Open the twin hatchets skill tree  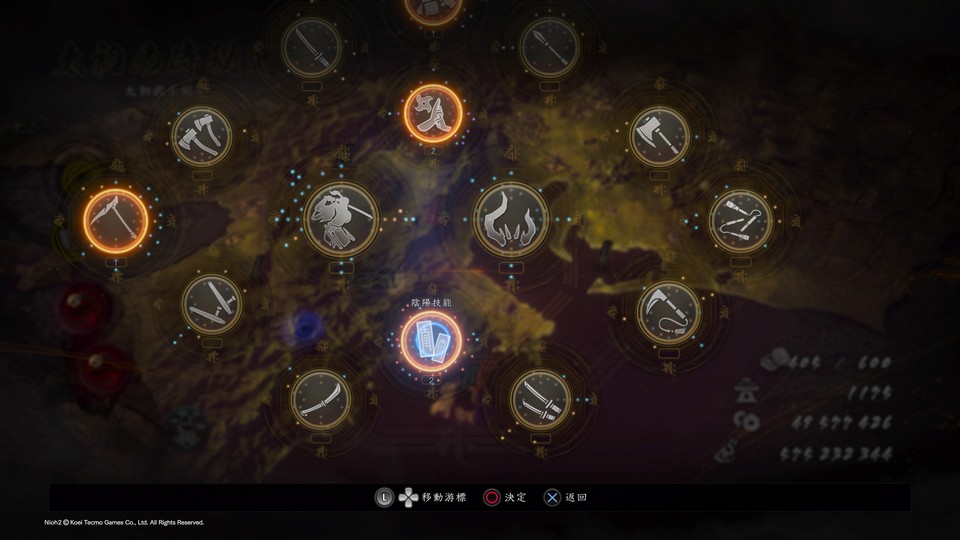(201, 136)
